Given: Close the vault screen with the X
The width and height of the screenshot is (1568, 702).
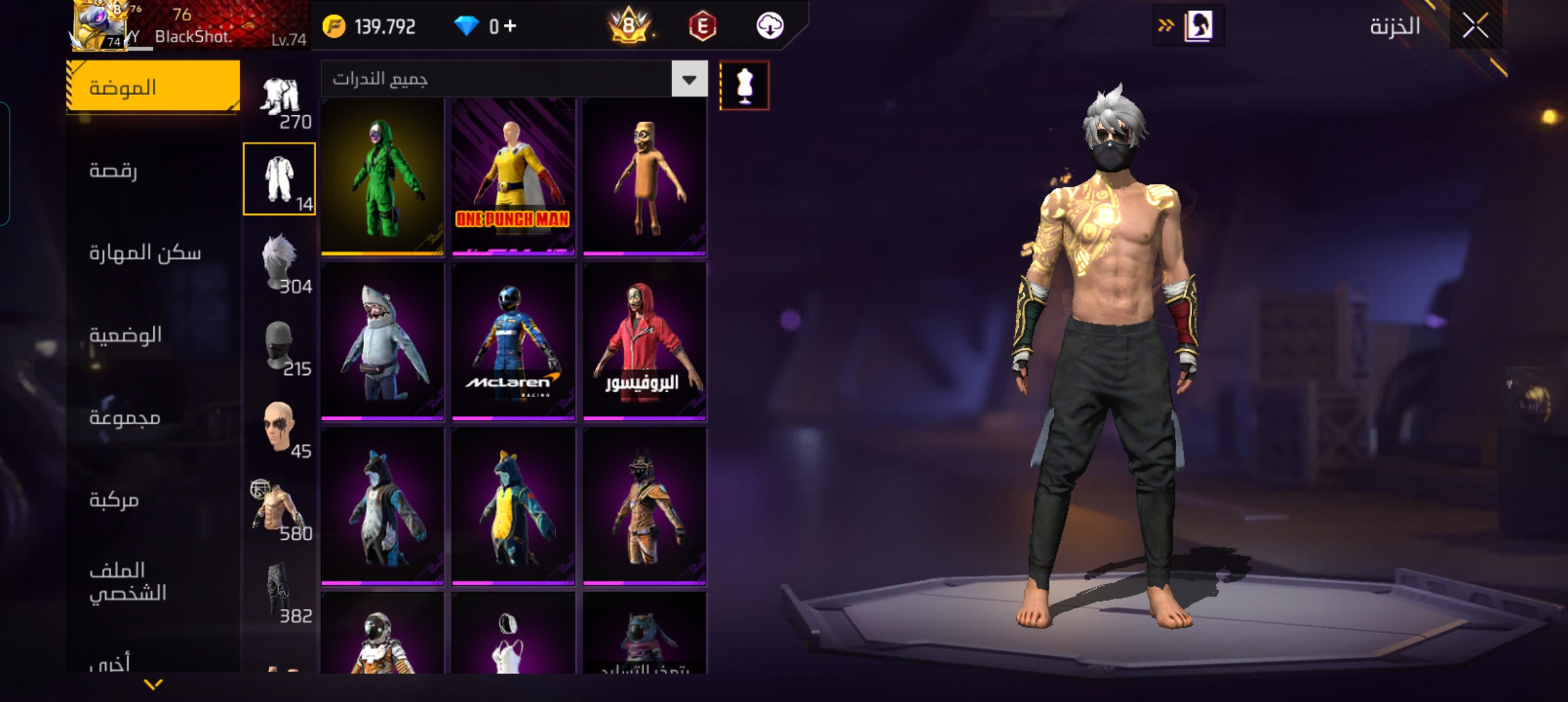Looking at the screenshot, I should point(1475,27).
